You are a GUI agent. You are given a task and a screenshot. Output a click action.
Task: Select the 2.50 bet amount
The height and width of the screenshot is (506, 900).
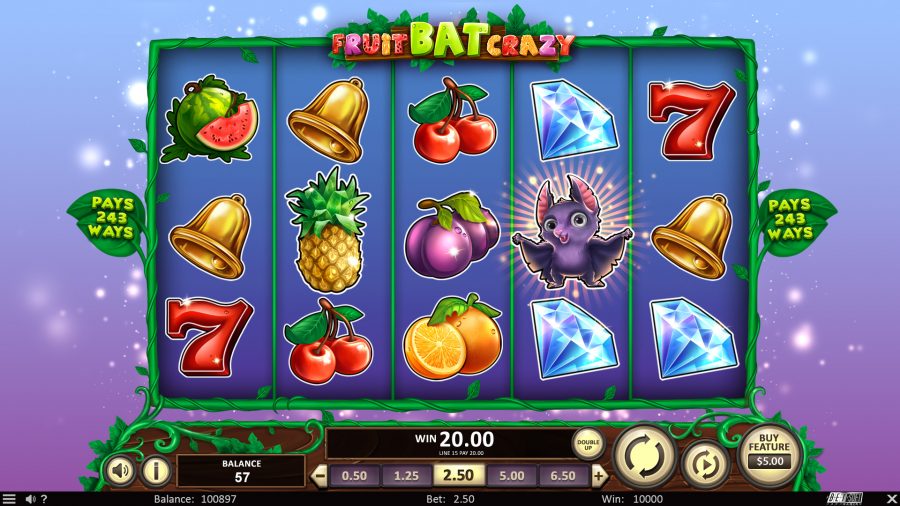459,476
